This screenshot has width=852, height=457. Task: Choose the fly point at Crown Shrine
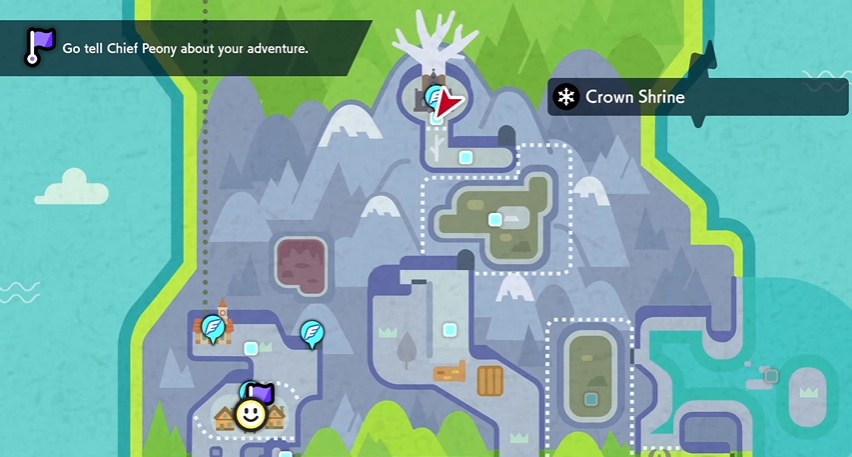coord(436,97)
